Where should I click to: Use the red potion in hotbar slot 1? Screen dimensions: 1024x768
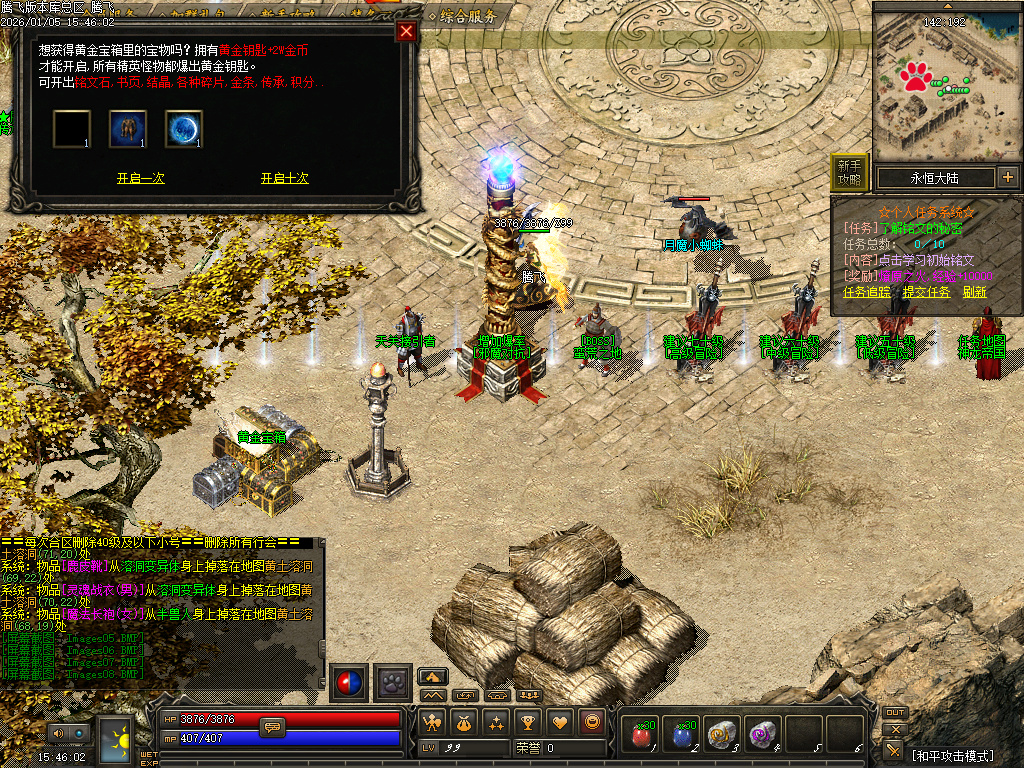[x=641, y=735]
